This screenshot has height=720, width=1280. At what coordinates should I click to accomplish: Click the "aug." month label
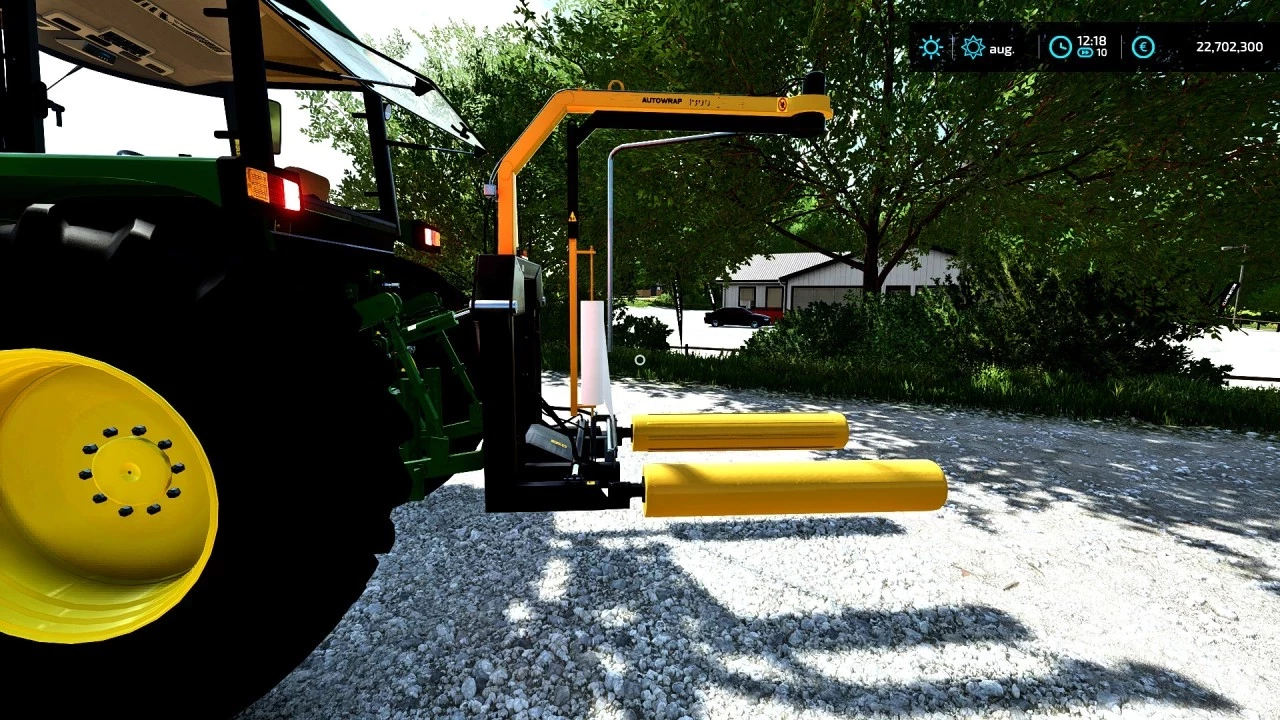(x=1001, y=48)
